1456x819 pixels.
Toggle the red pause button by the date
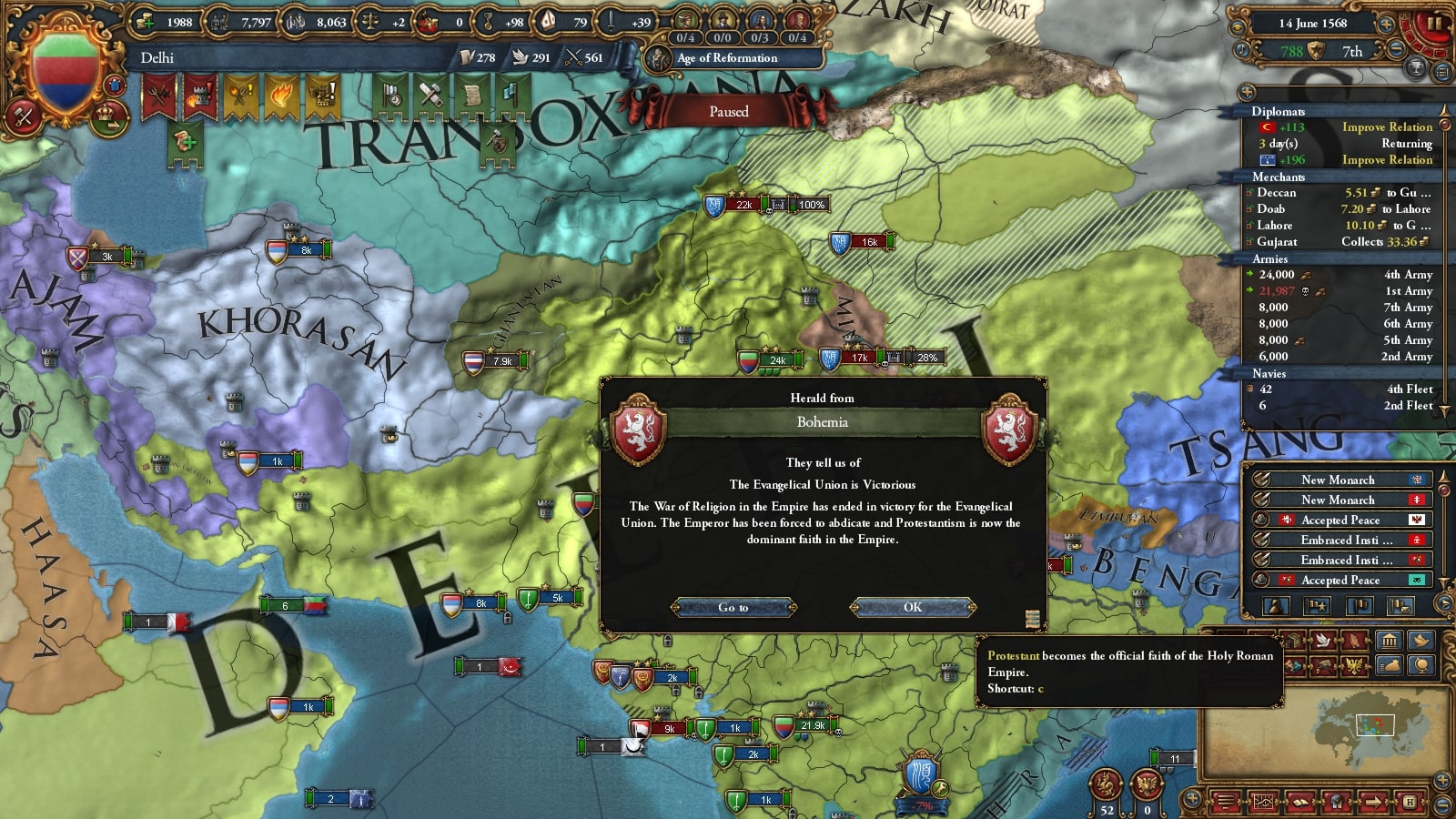click(1432, 24)
